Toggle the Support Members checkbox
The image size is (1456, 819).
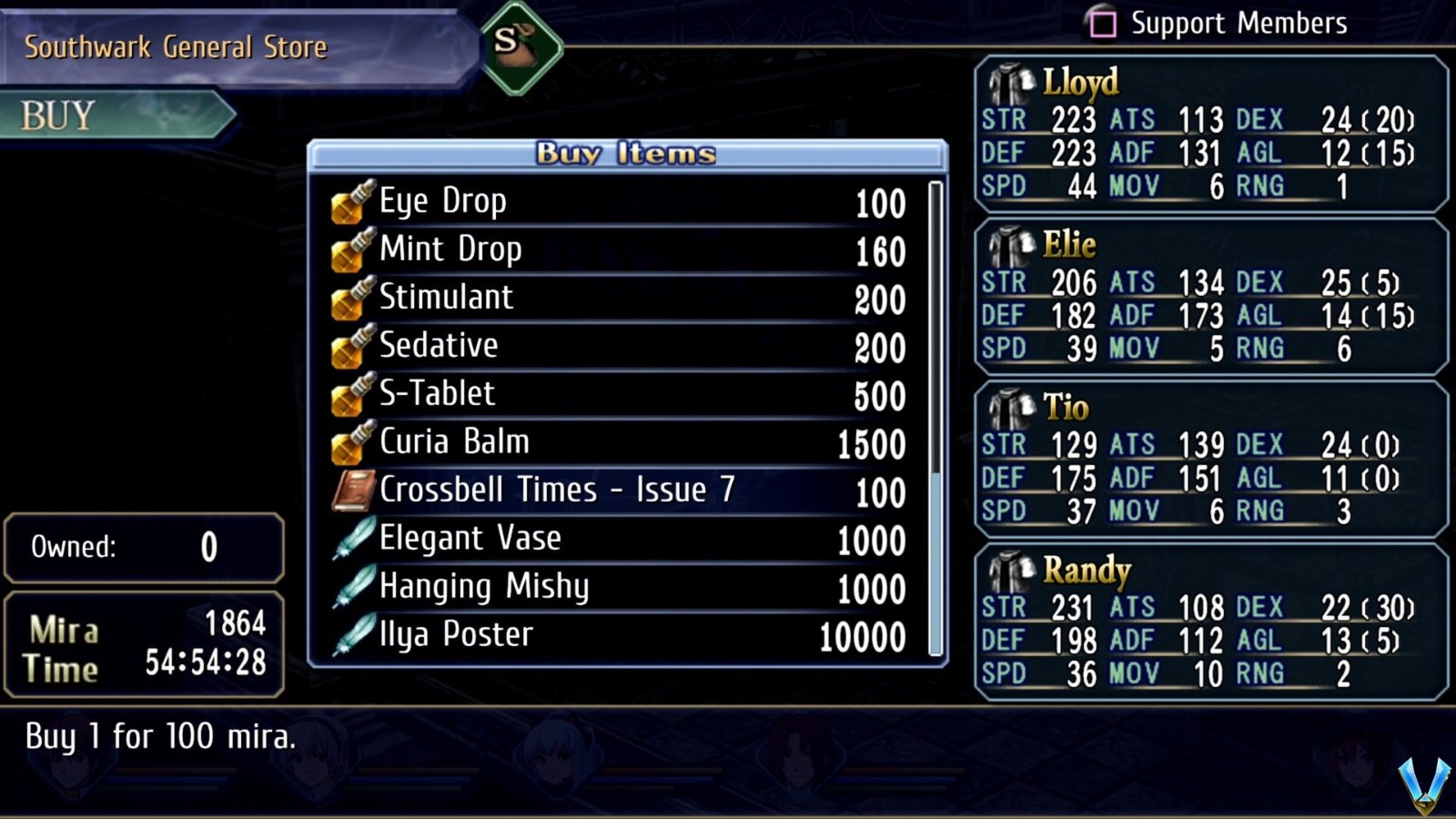click(1104, 23)
